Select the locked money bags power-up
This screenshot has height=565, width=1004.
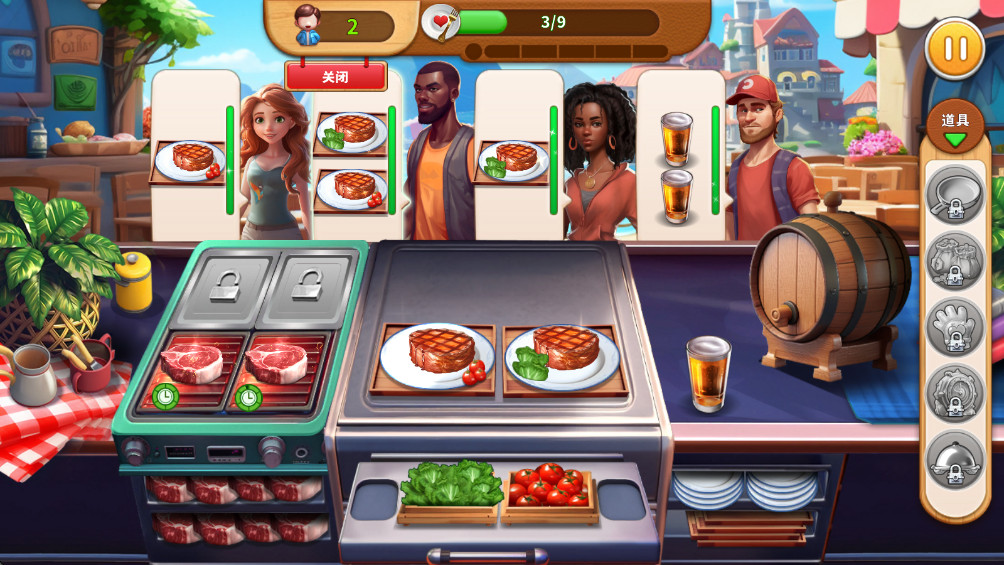(x=955, y=260)
